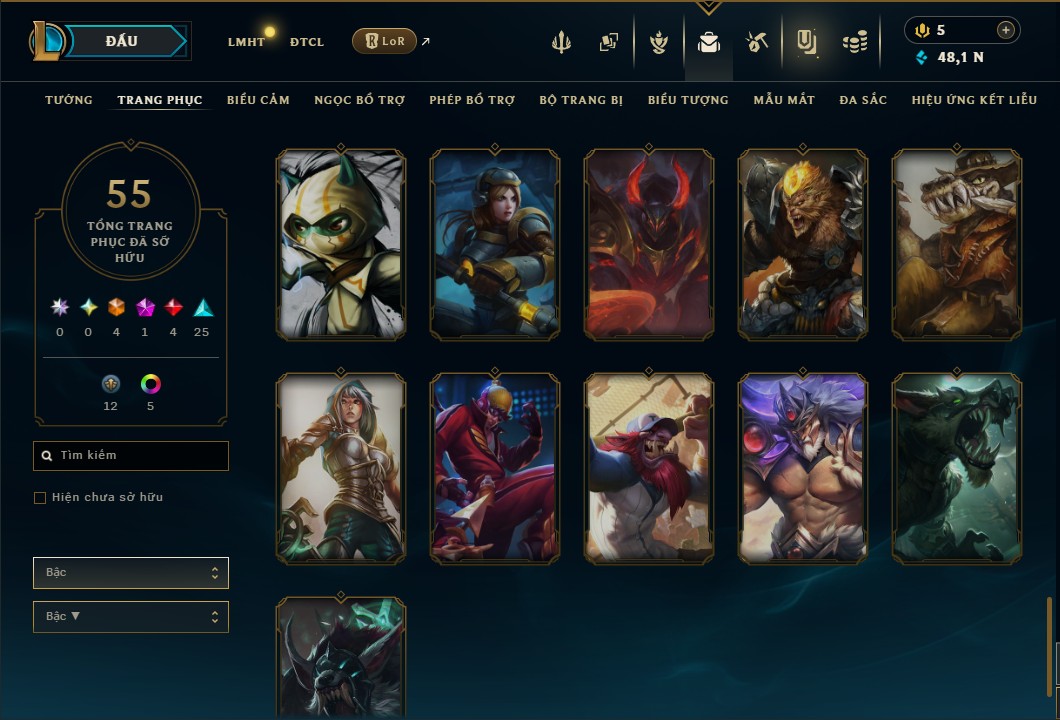Pick the crocodile in cowboy hat skin

click(957, 244)
